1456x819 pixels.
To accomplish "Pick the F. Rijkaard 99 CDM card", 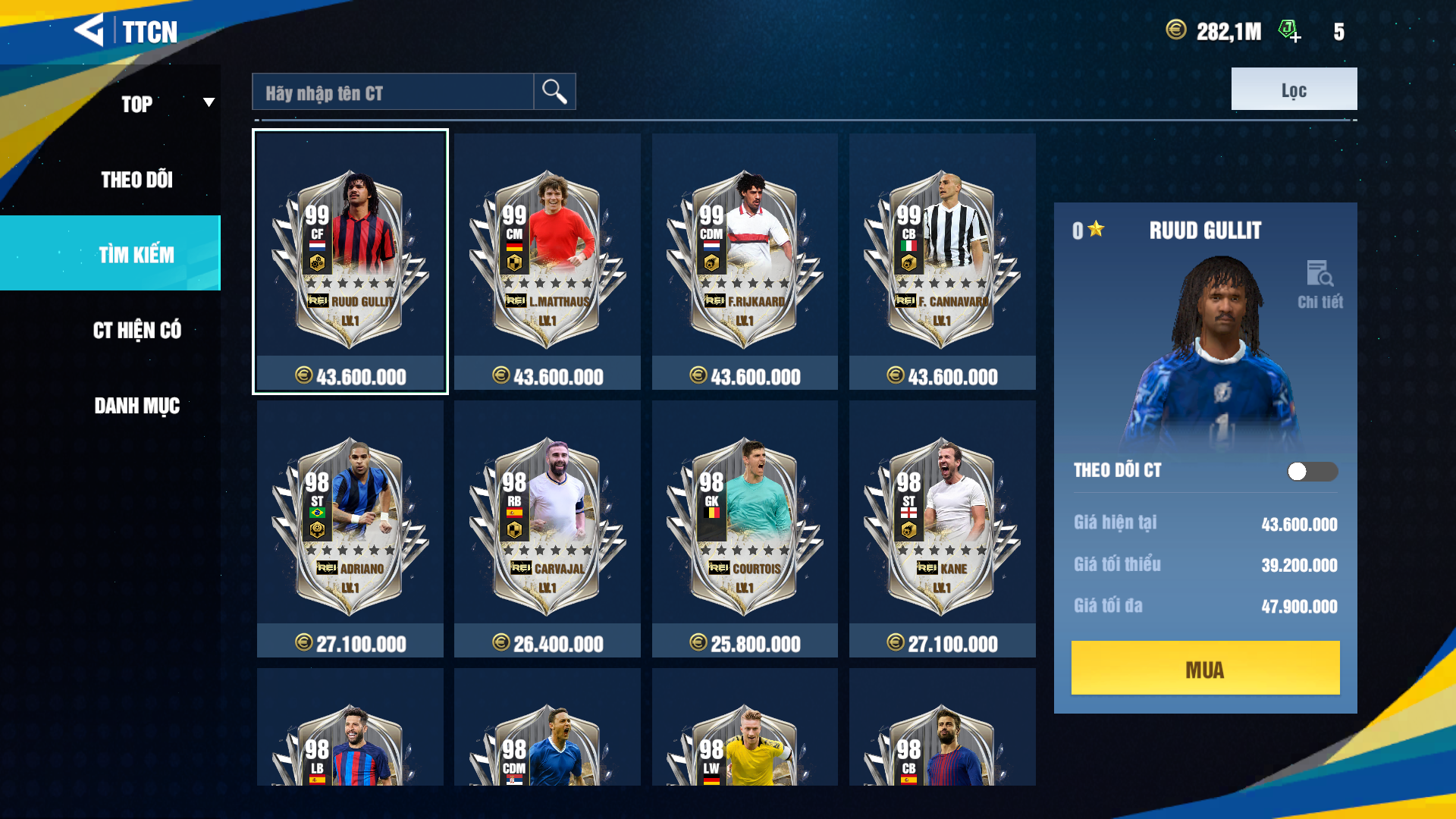I will [745, 262].
